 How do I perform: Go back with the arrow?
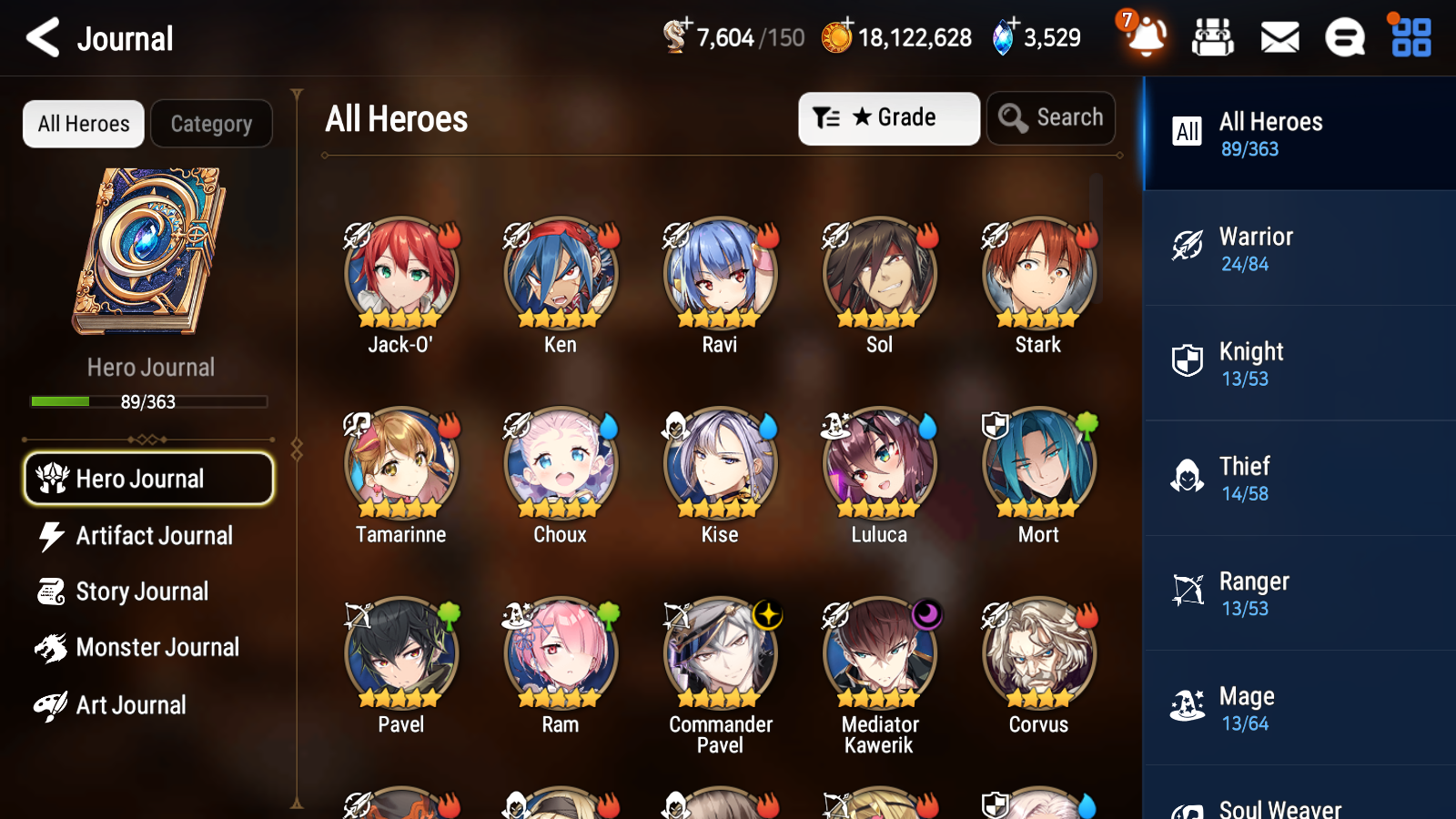coord(40,37)
